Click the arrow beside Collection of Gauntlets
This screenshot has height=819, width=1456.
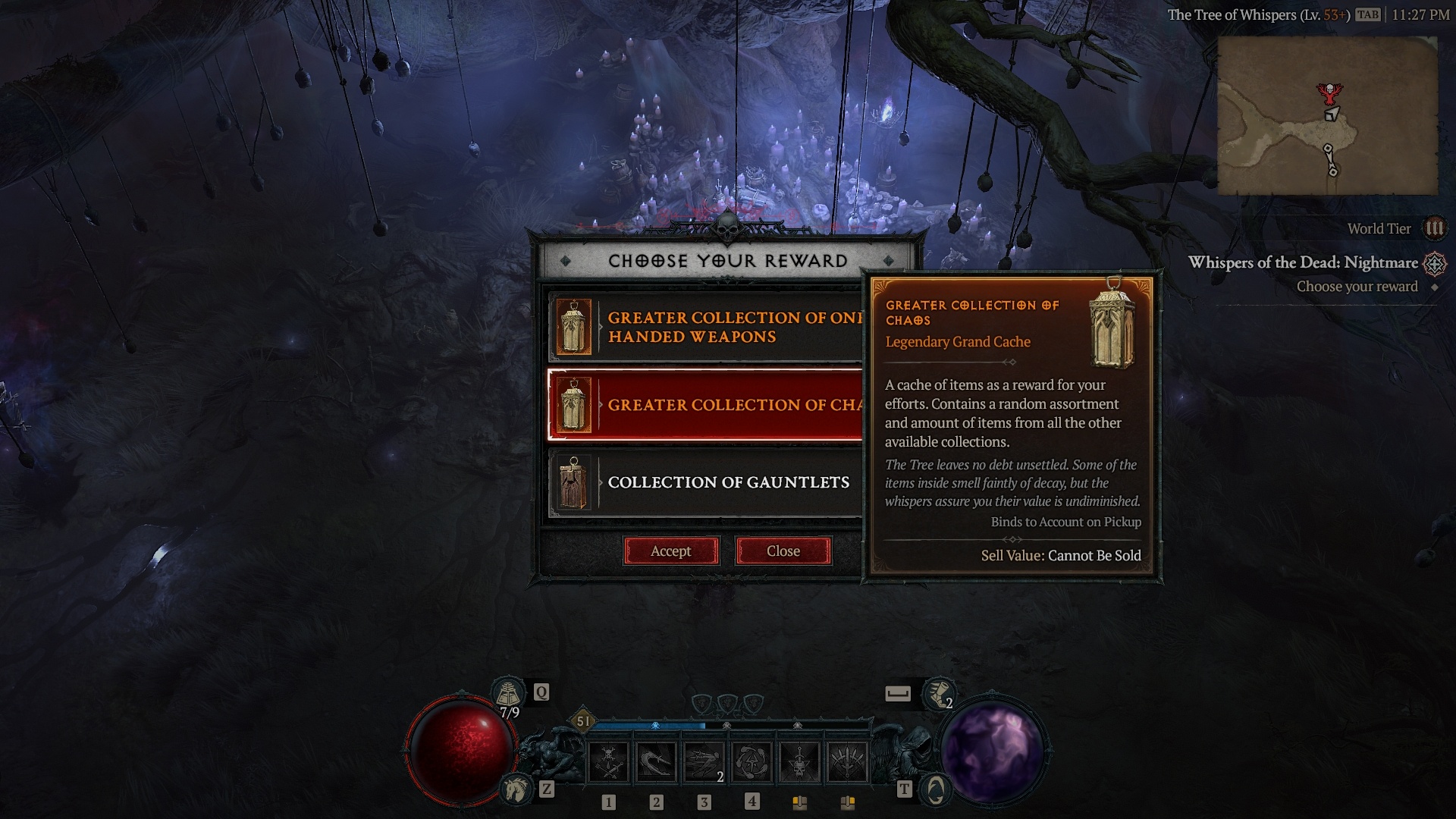[x=600, y=483]
